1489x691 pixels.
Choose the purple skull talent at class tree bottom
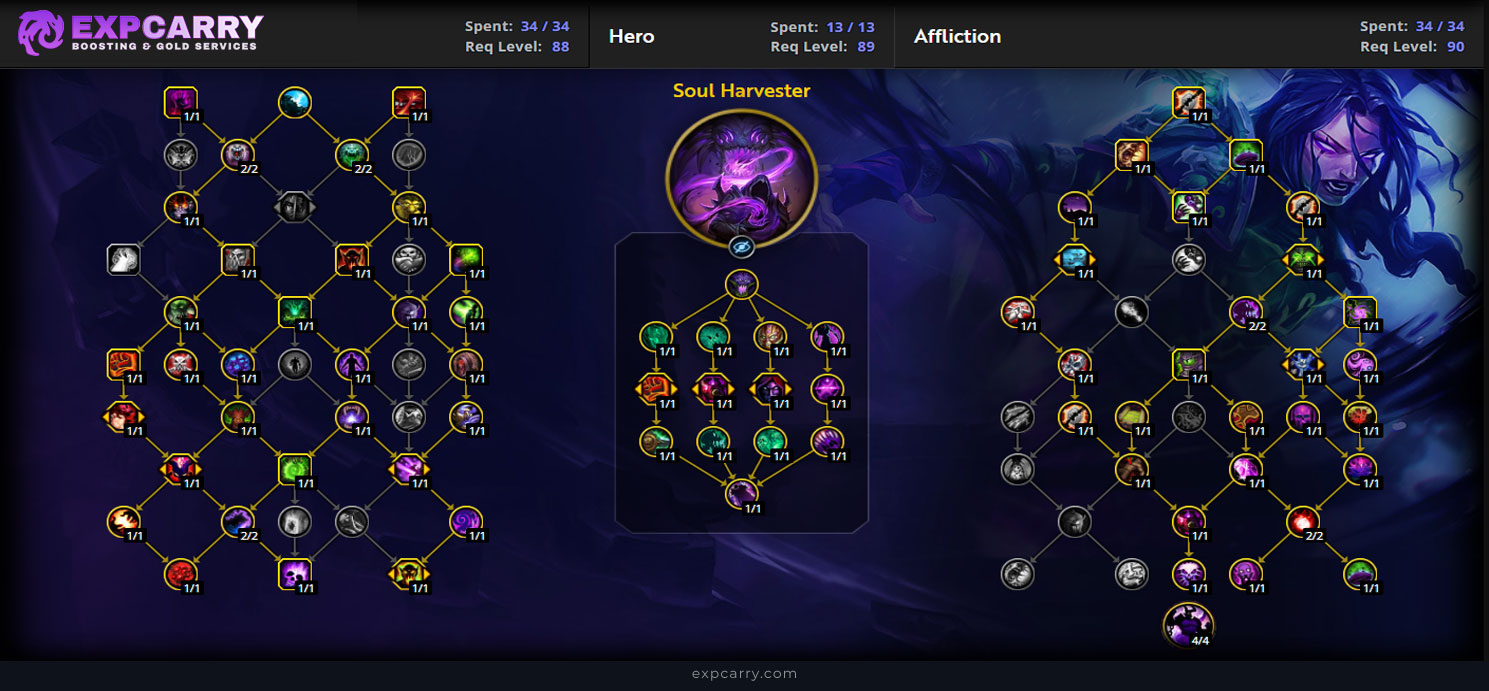[x=294, y=573]
